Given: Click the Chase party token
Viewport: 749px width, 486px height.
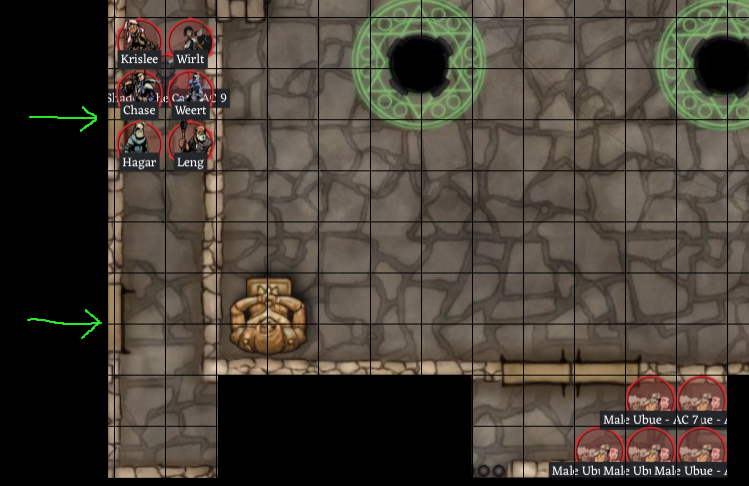Looking at the screenshot, I should [x=140, y=89].
